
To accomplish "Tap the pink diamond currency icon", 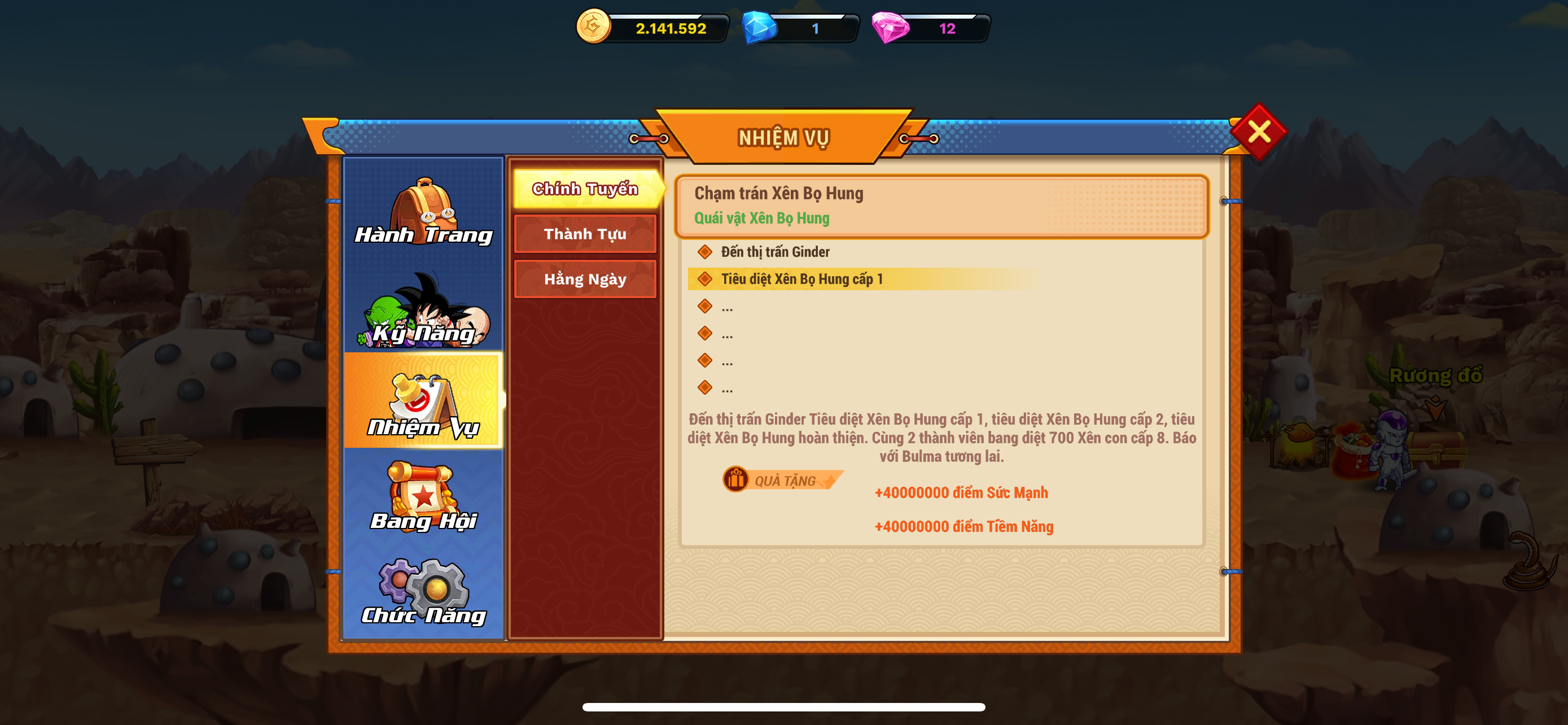I will coord(890,28).
